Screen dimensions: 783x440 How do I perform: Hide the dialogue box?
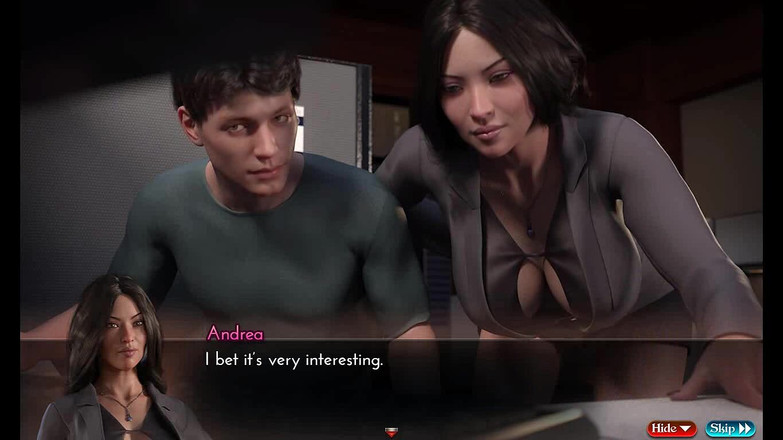tap(672, 428)
